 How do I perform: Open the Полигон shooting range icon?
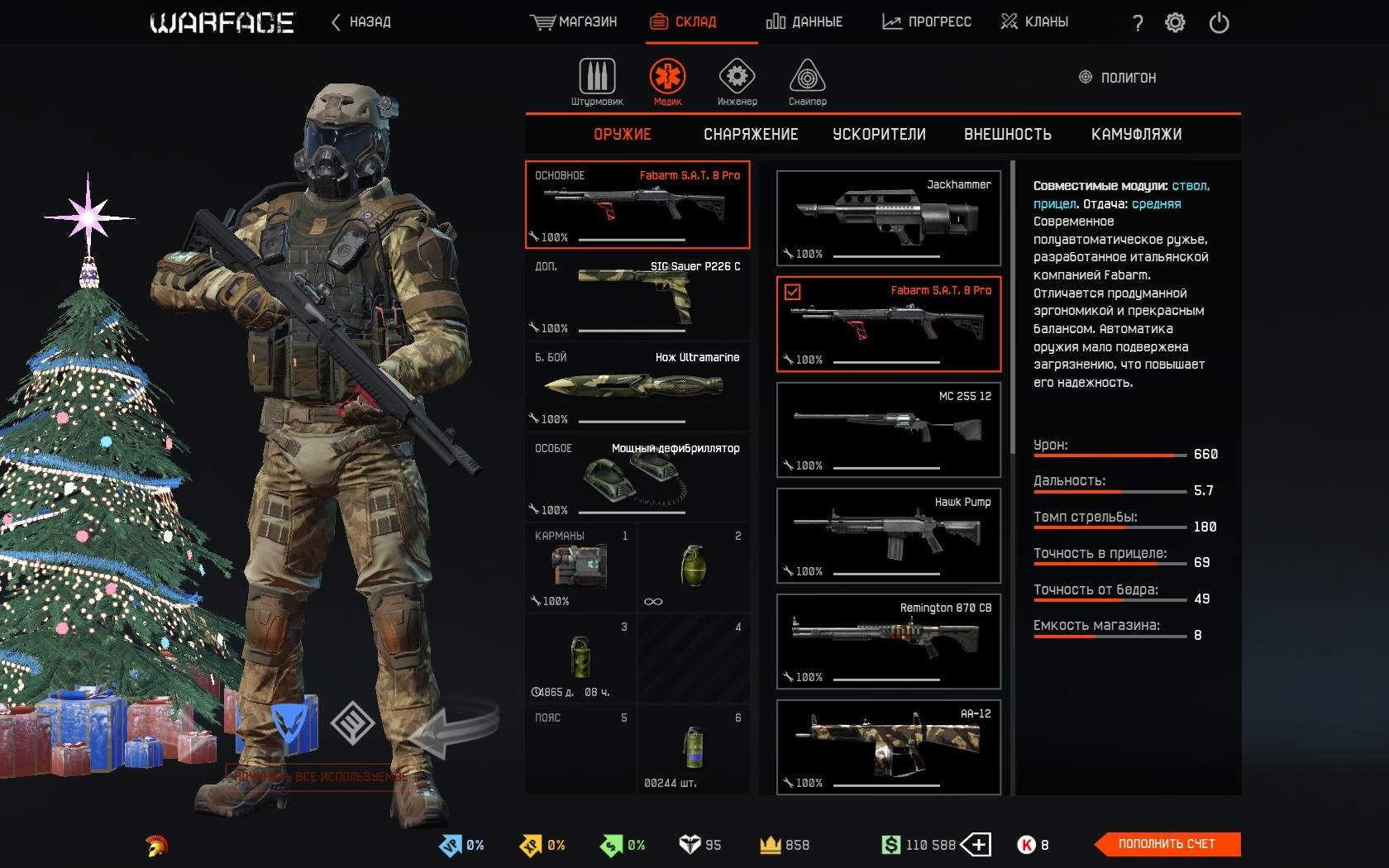click(x=1083, y=77)
